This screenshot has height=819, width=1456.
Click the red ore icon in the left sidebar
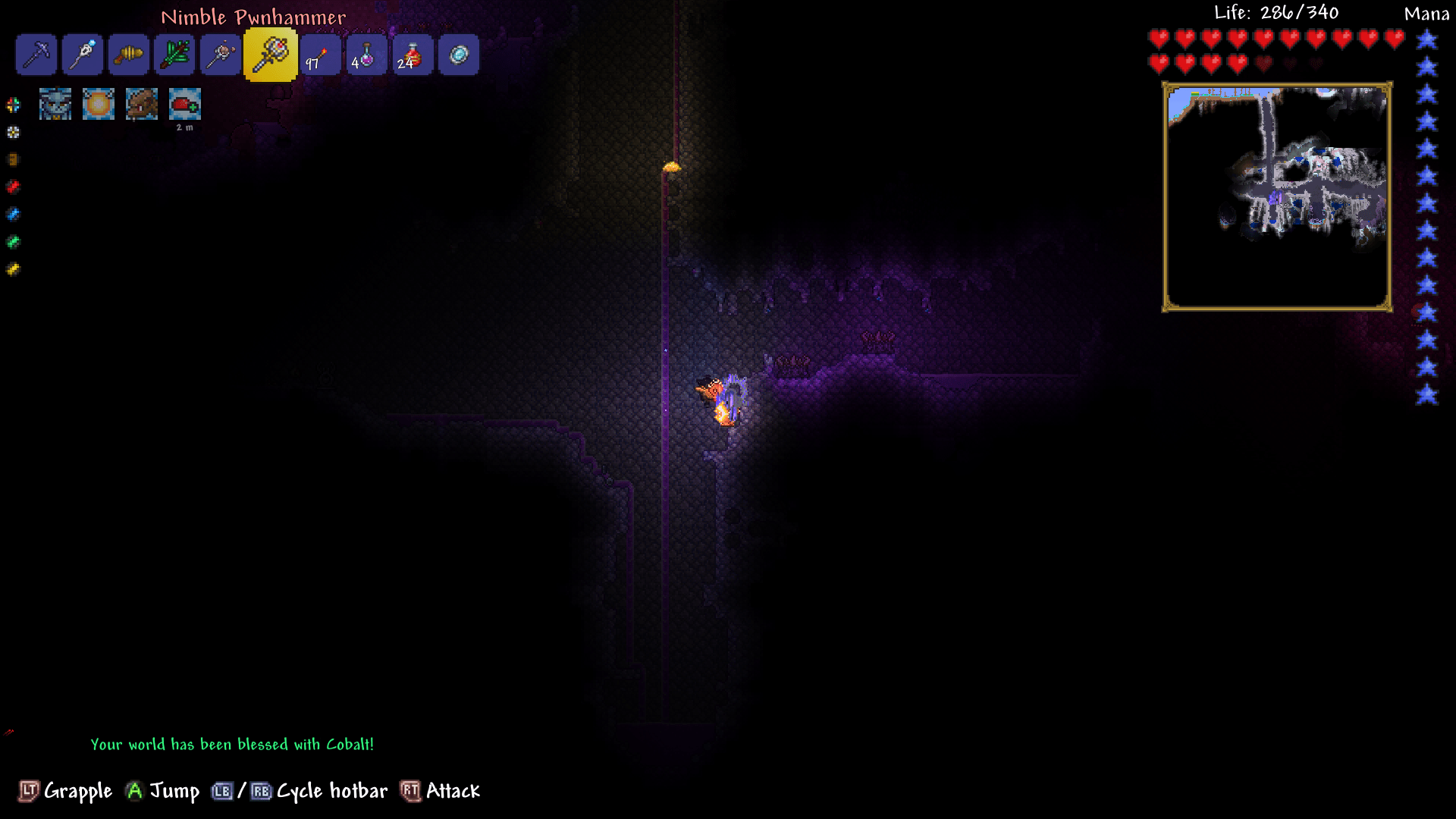click(12, 187)
